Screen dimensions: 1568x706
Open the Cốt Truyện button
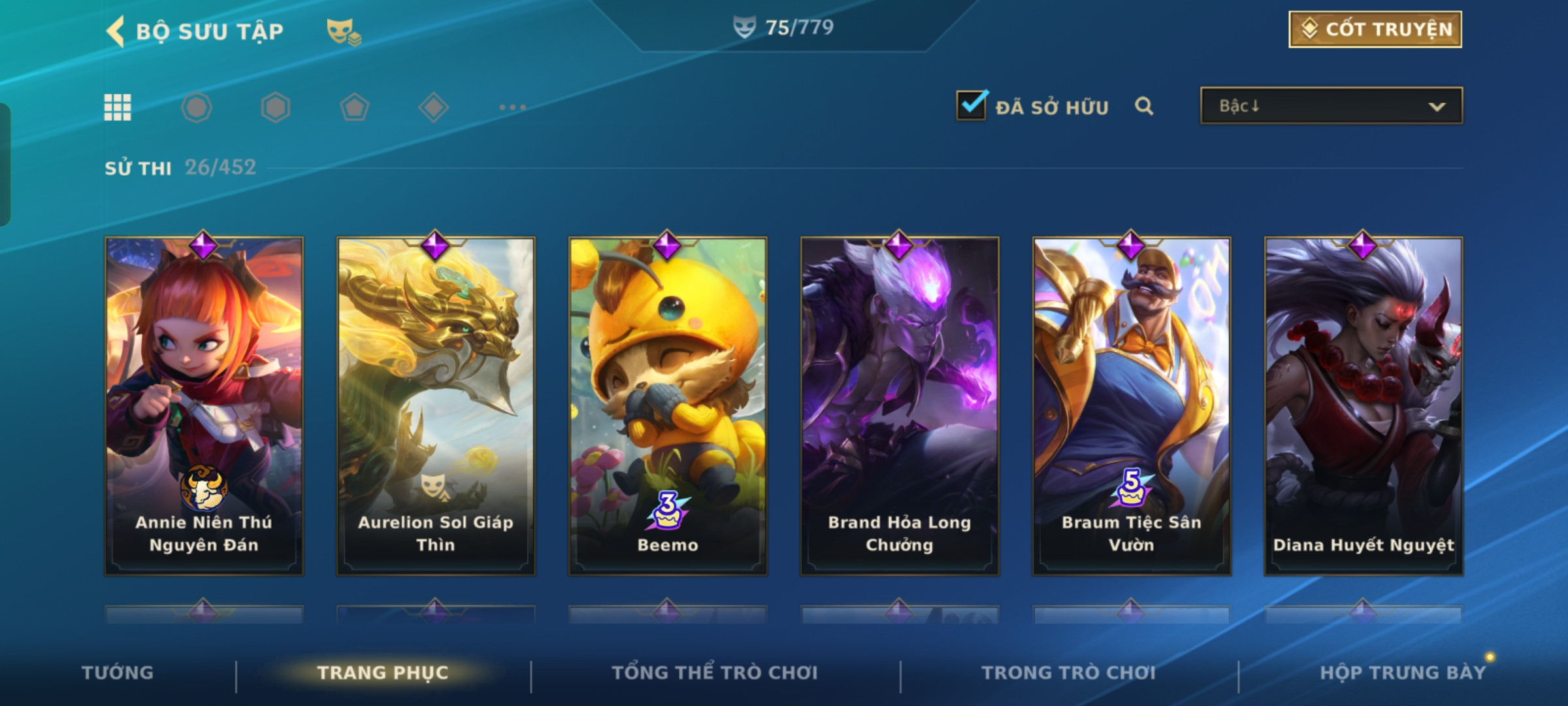(x=1375, y=29)
